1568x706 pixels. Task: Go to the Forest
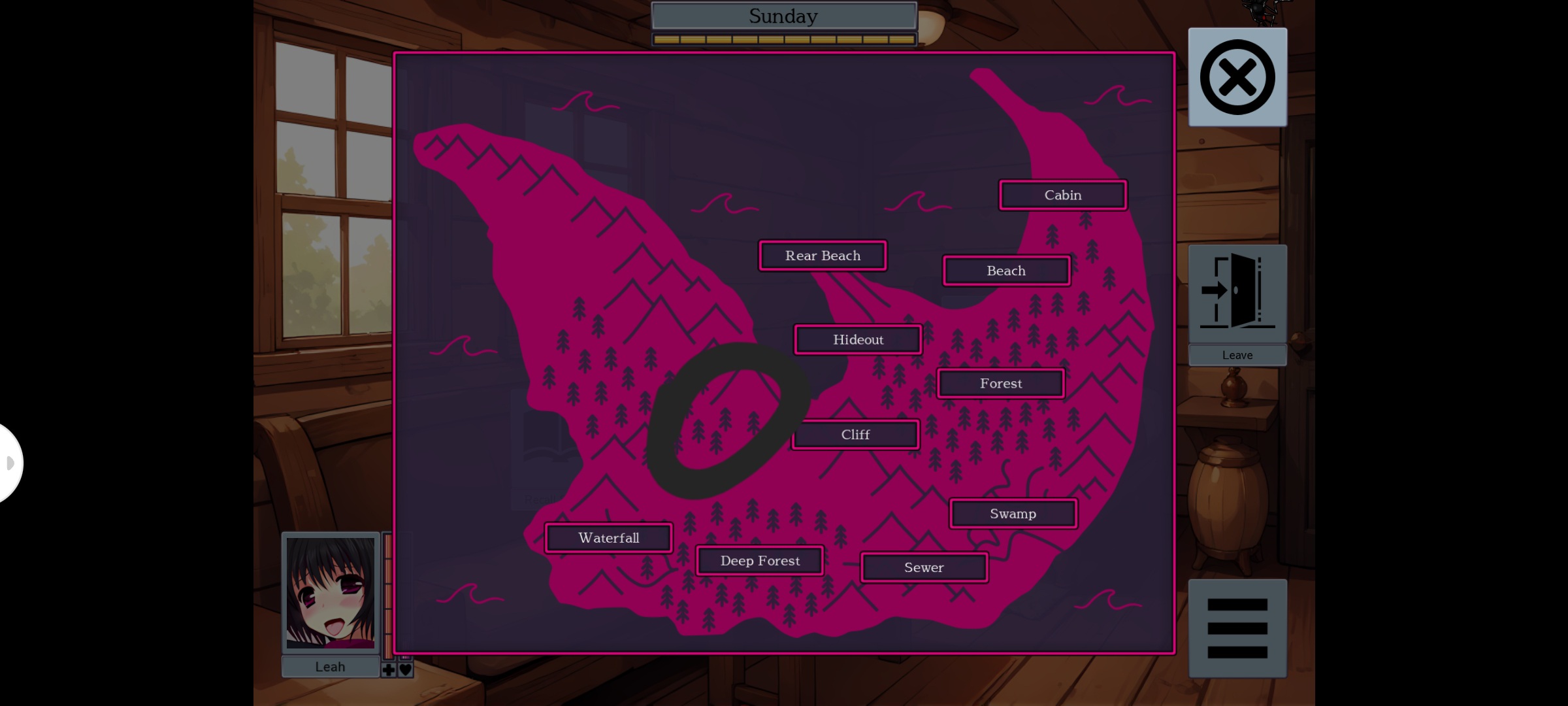[1000, 383]
